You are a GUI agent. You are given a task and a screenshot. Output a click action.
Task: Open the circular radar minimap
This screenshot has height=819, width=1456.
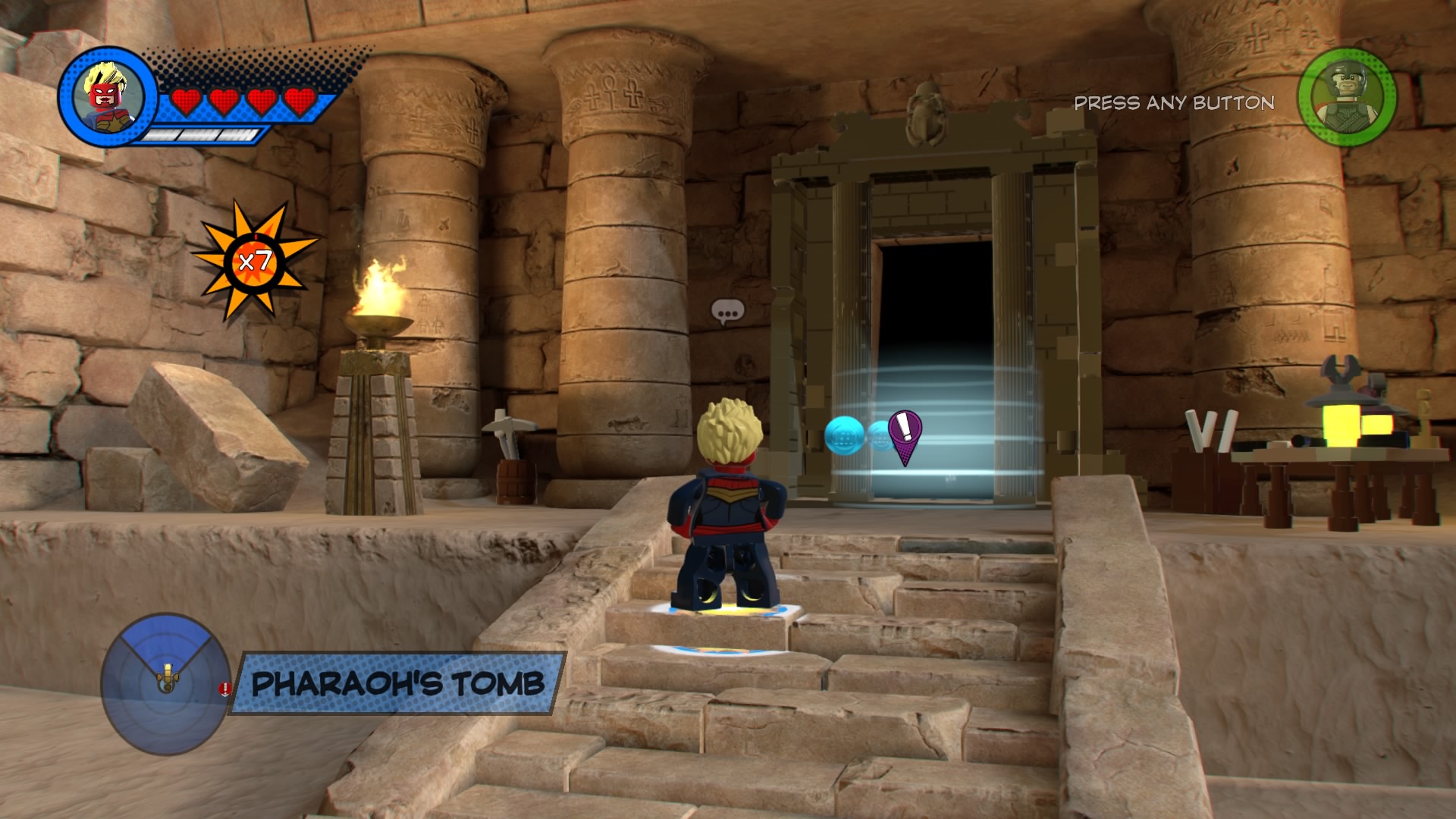[x=166, y=682]
